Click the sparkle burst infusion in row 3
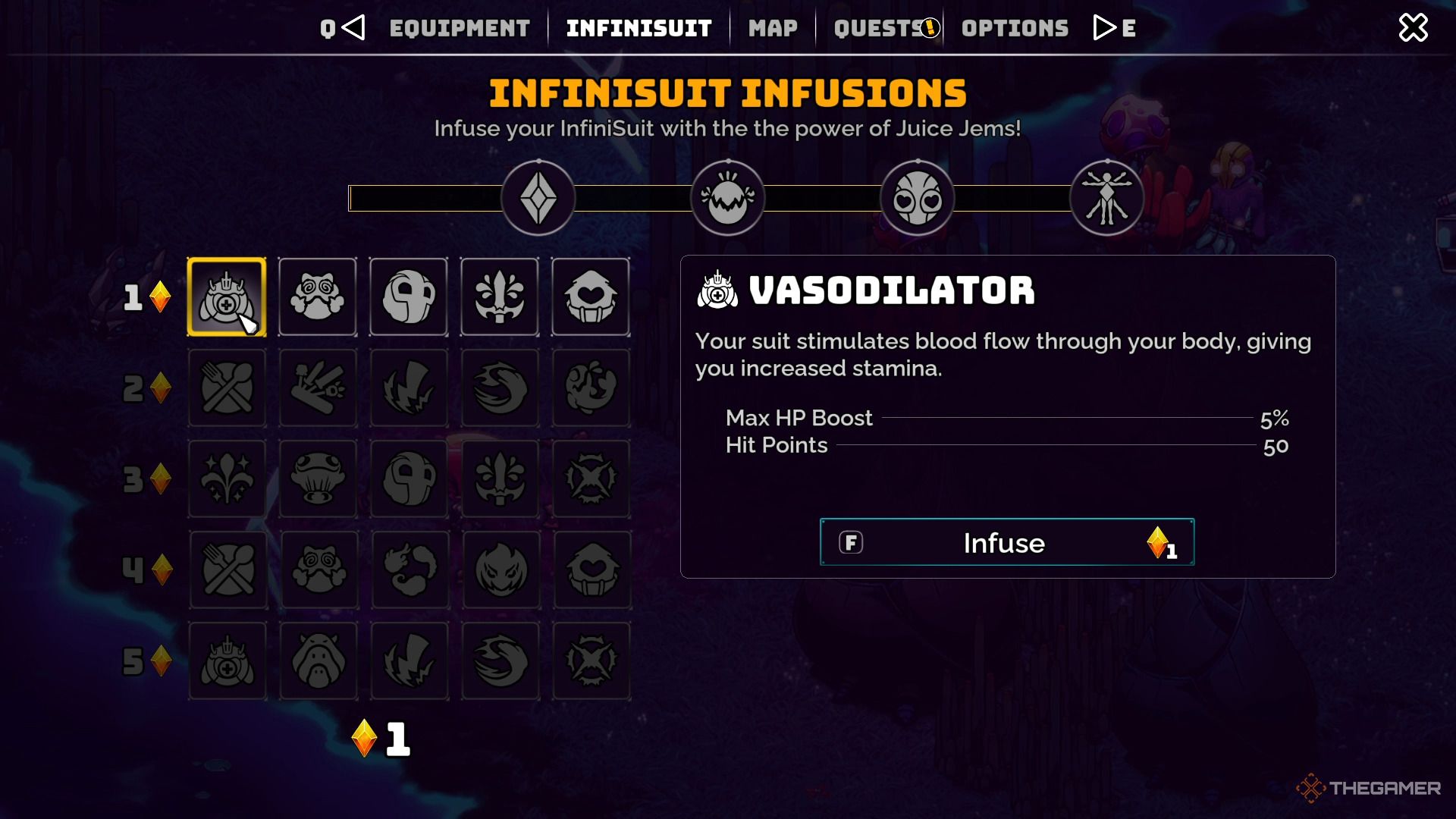 tap(227, 479)
